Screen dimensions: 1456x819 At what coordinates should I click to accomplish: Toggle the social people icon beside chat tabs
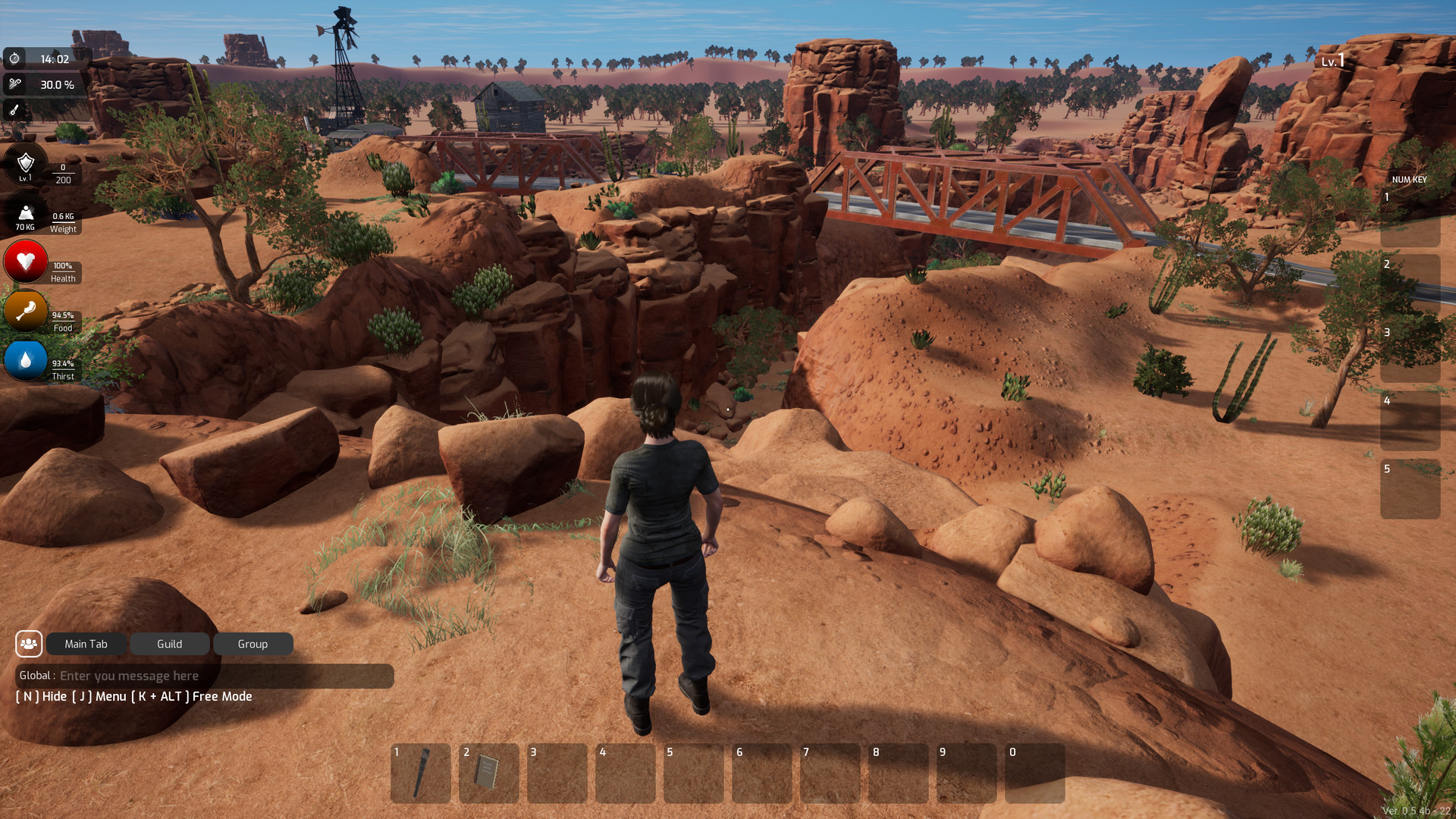point(29,644)
